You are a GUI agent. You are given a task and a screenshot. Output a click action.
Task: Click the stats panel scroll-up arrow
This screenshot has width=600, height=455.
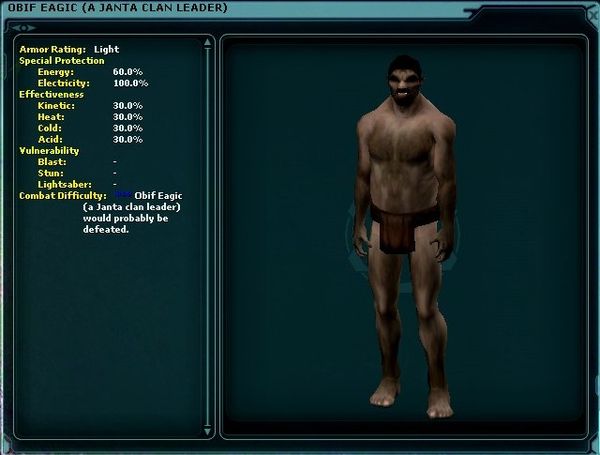[x=207, y=42]
